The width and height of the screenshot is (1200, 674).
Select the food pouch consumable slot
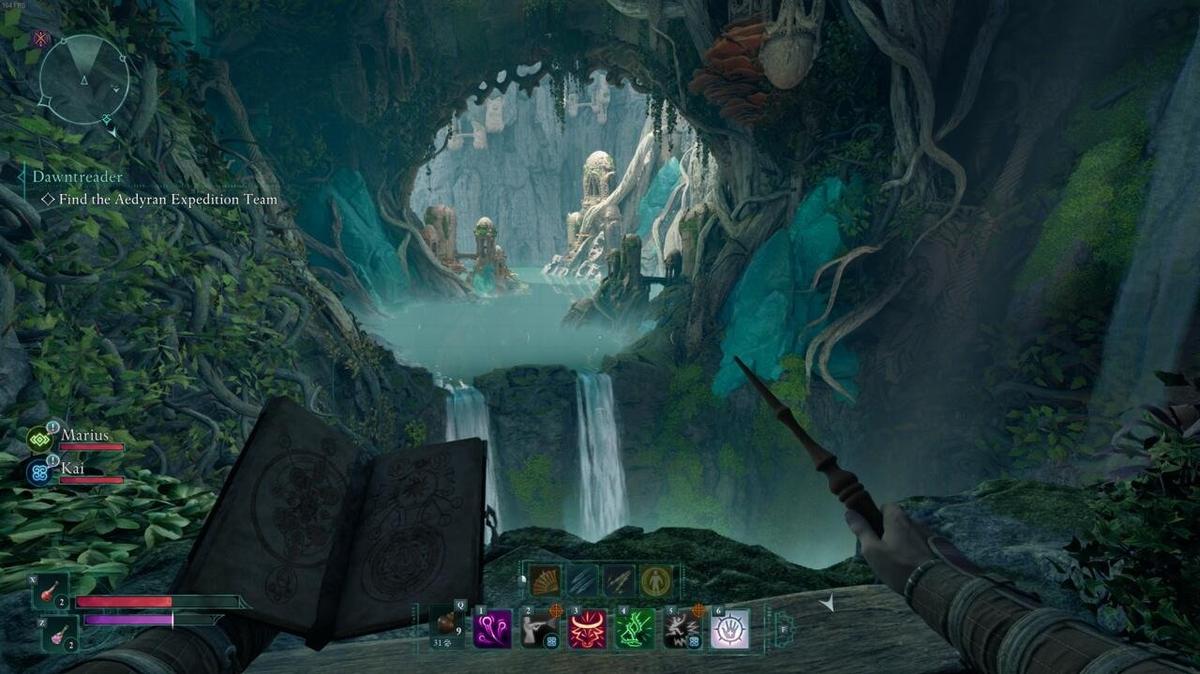click(x=446, y=626)
